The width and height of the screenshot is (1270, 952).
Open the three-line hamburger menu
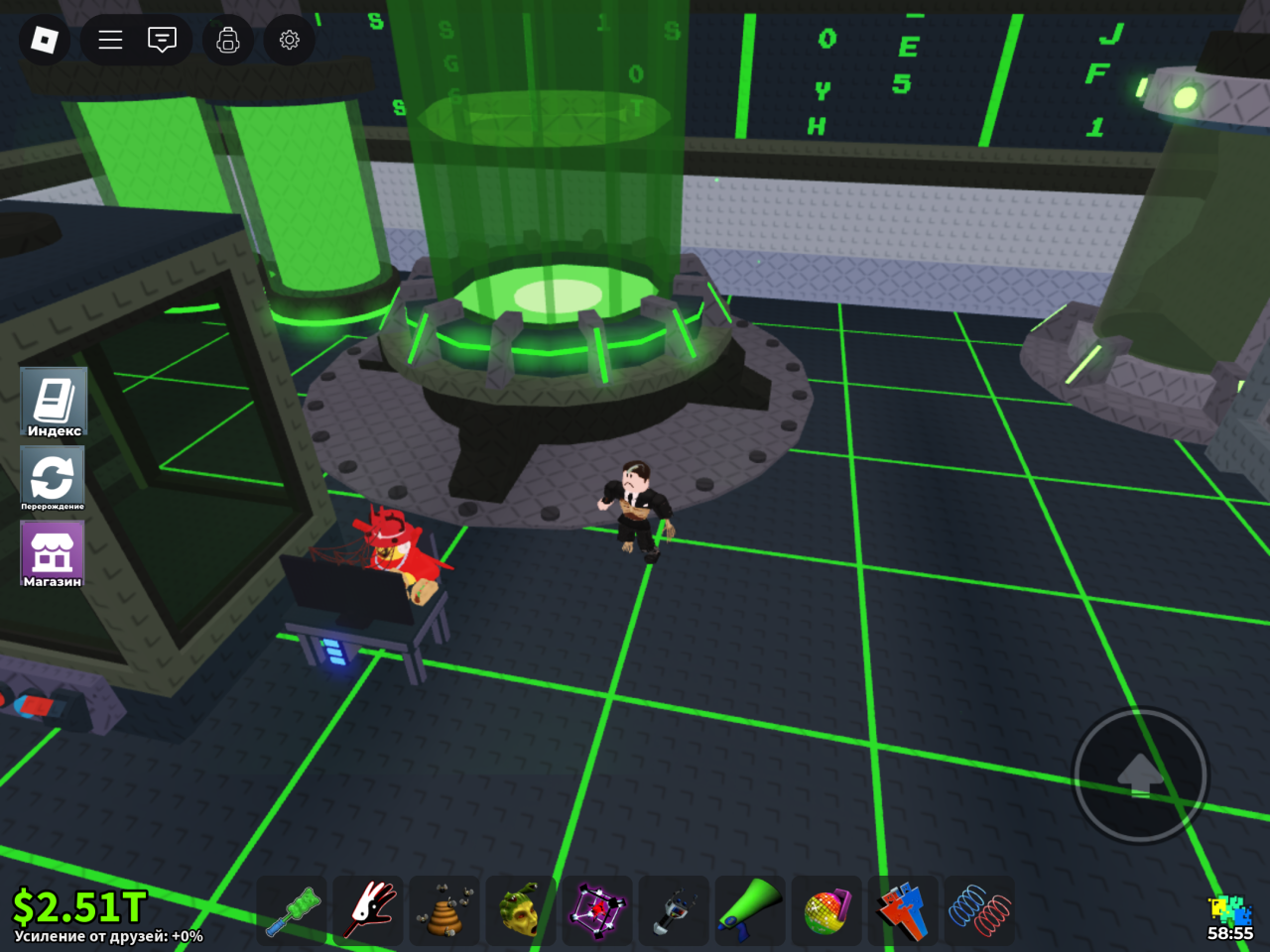110,40
